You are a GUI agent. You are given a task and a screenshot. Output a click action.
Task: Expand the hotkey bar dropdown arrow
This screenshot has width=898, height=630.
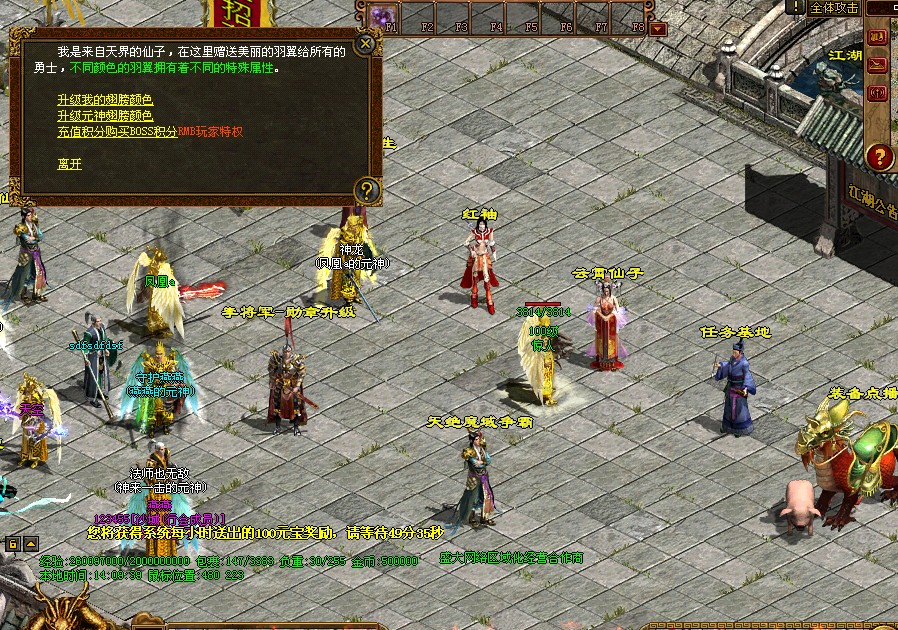[x=658, y=29]
